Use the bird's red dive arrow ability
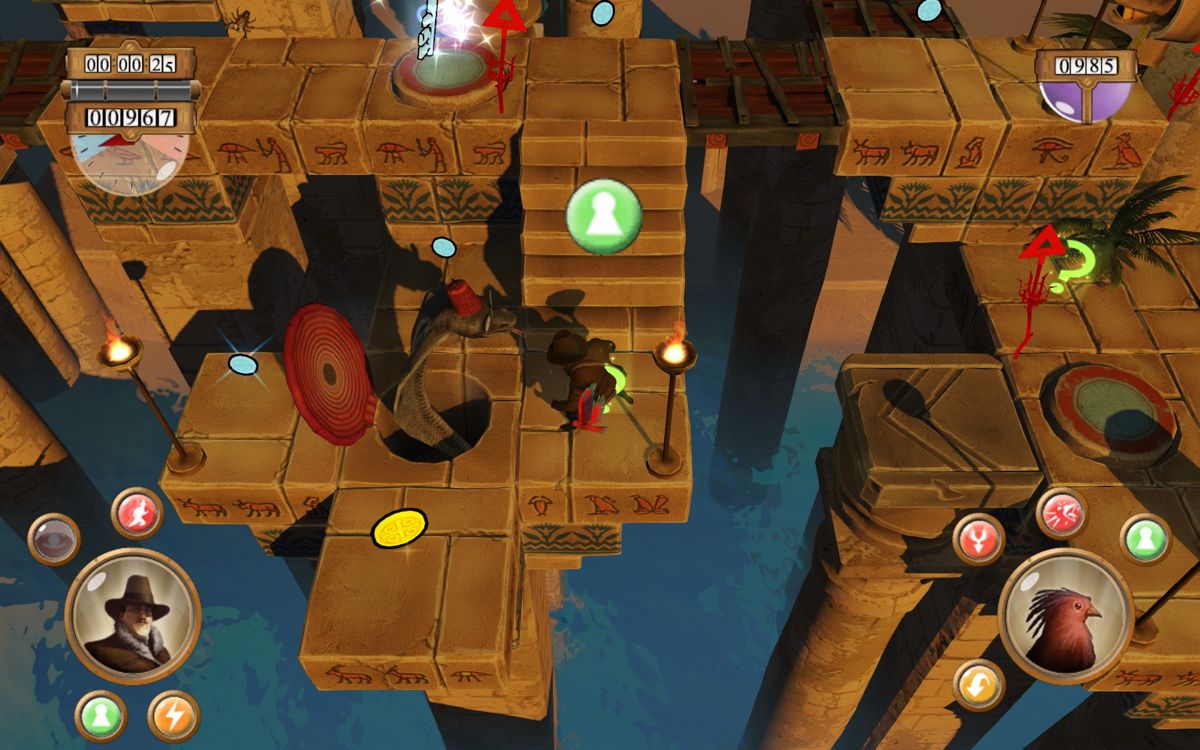1200x750 pixels. 978,540
